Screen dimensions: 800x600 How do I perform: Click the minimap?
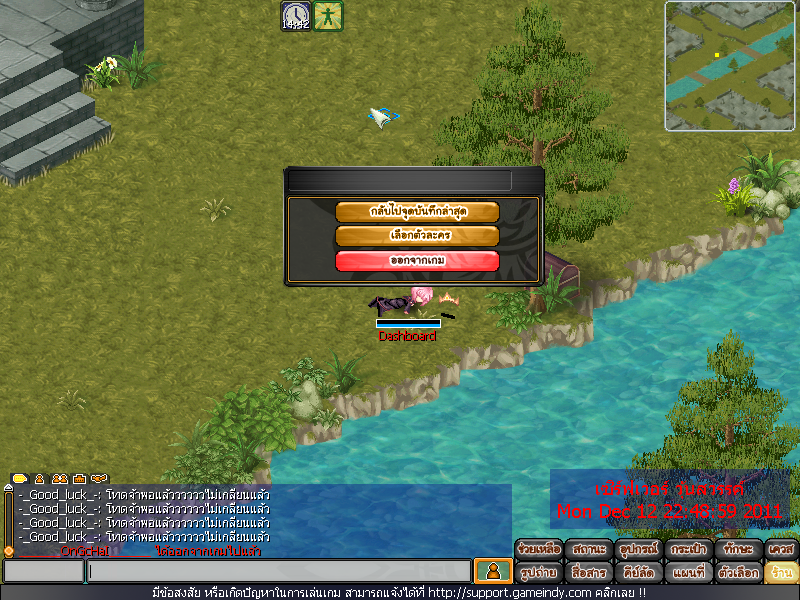(x=730, y=66)
